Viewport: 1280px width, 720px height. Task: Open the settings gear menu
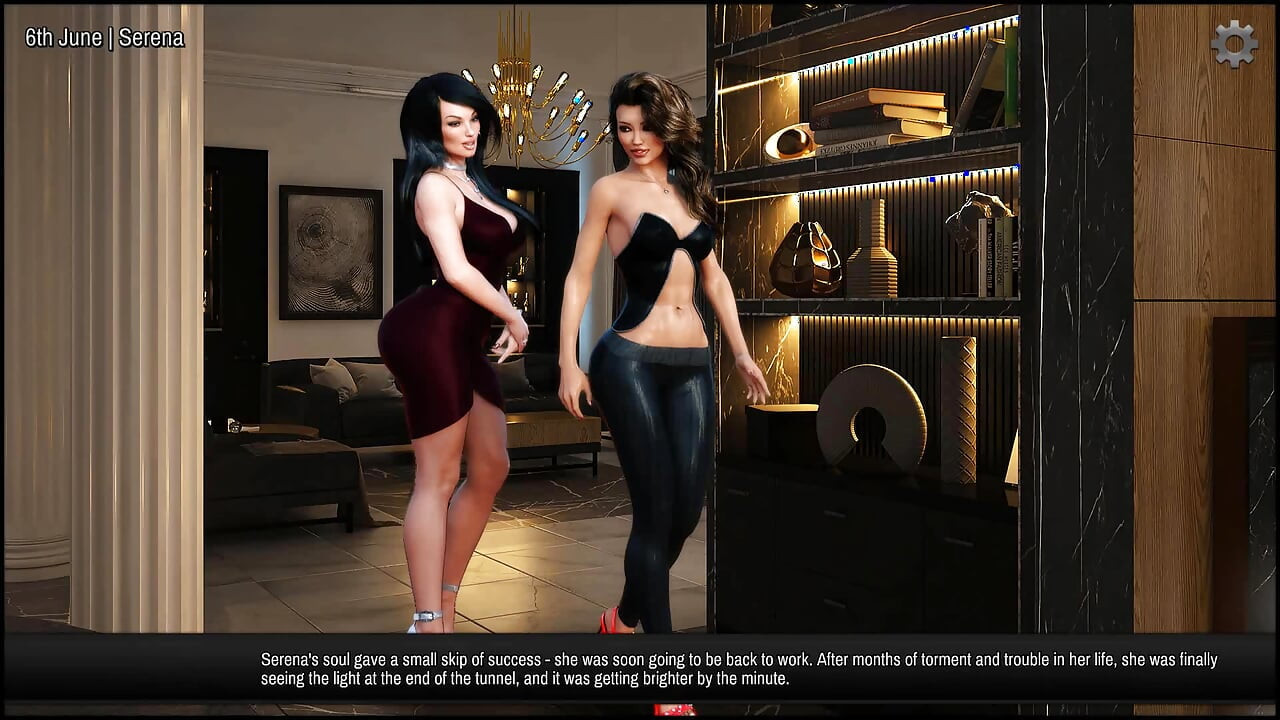click(1233, 44)
